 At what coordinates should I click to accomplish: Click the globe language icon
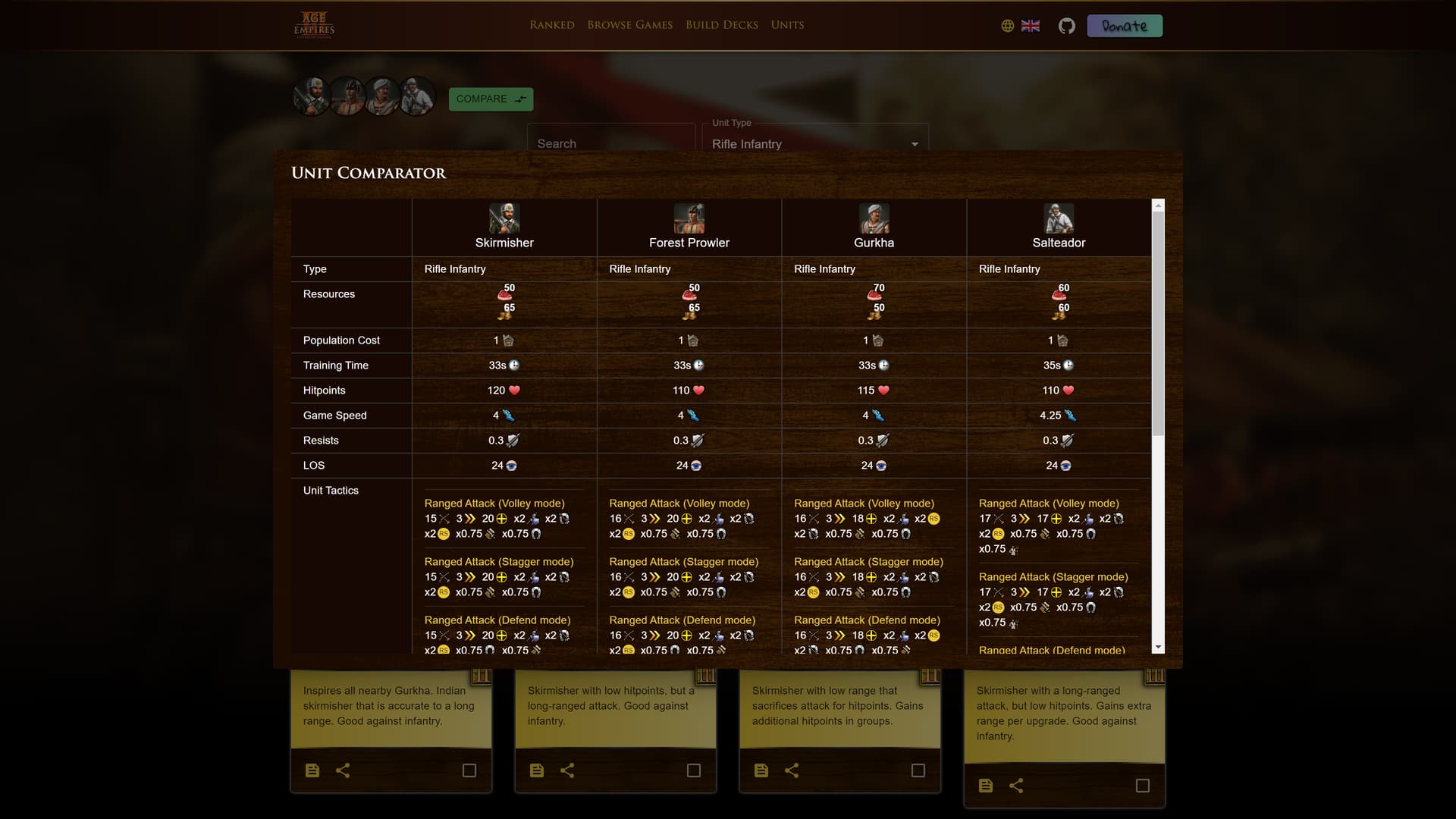[1007, 25]
